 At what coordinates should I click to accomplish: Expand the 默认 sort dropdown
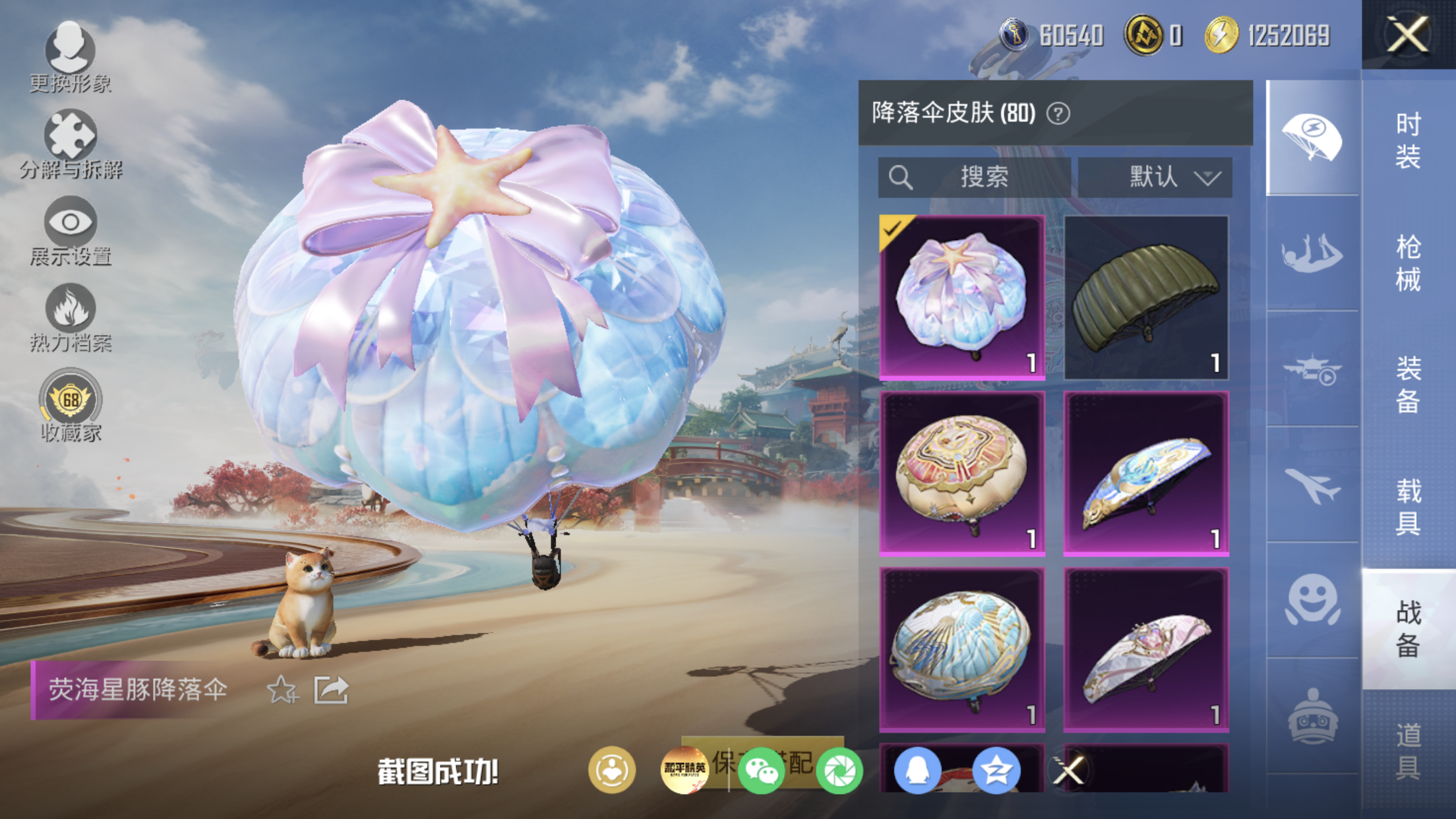1155,177
